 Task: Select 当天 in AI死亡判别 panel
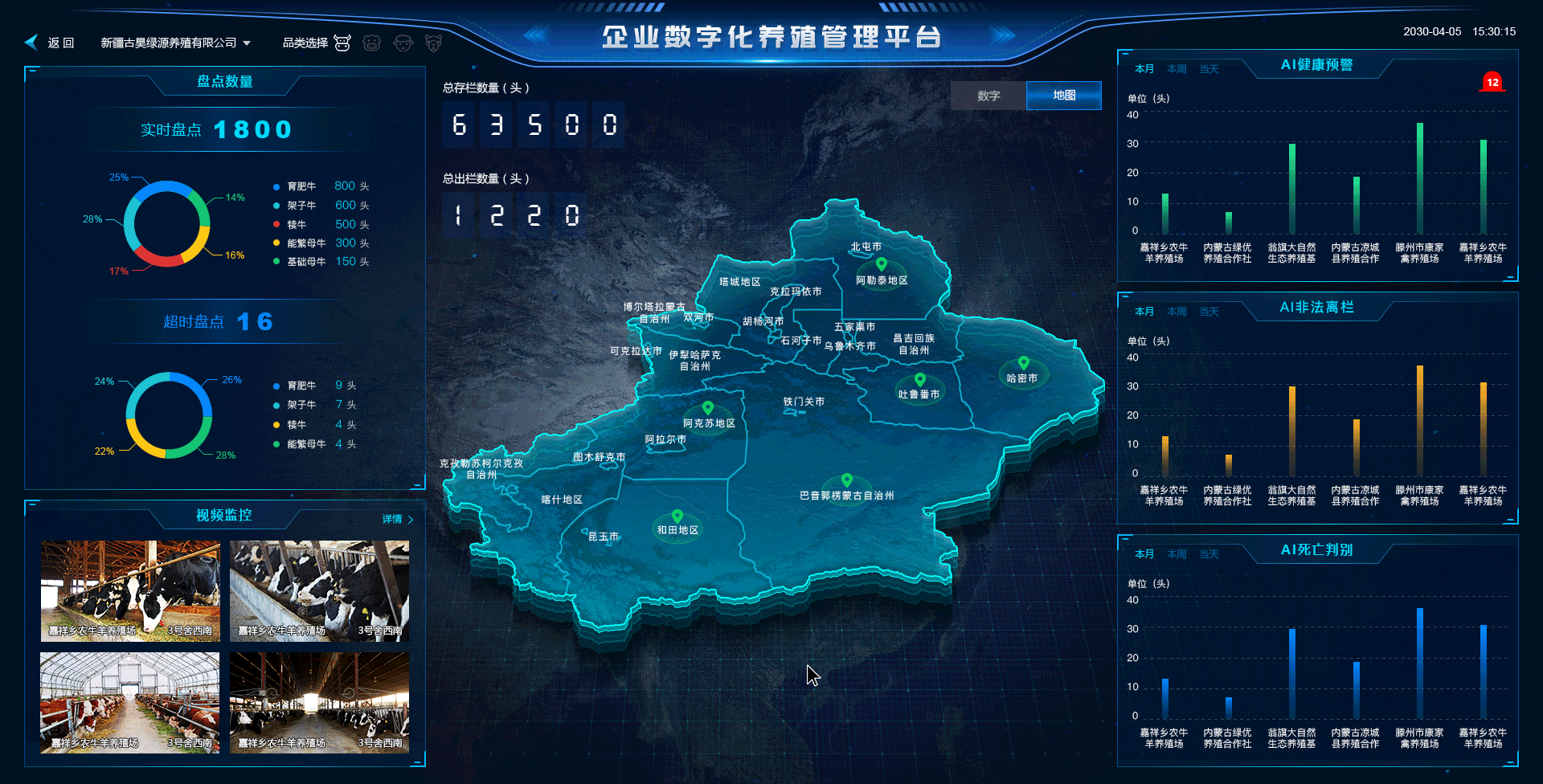1208,553
